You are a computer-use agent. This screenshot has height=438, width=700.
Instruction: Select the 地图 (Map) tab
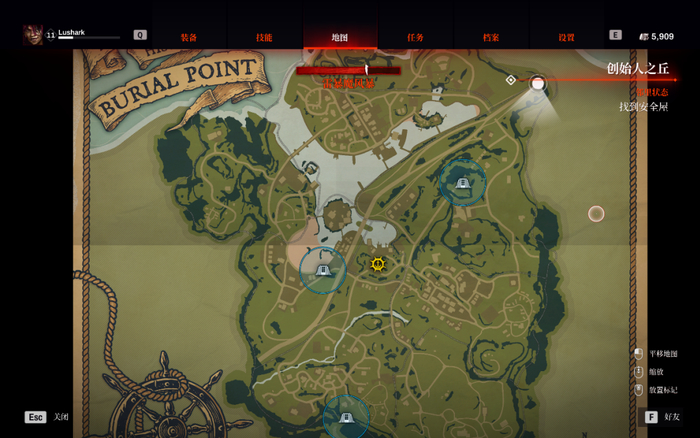pos(340,37)
